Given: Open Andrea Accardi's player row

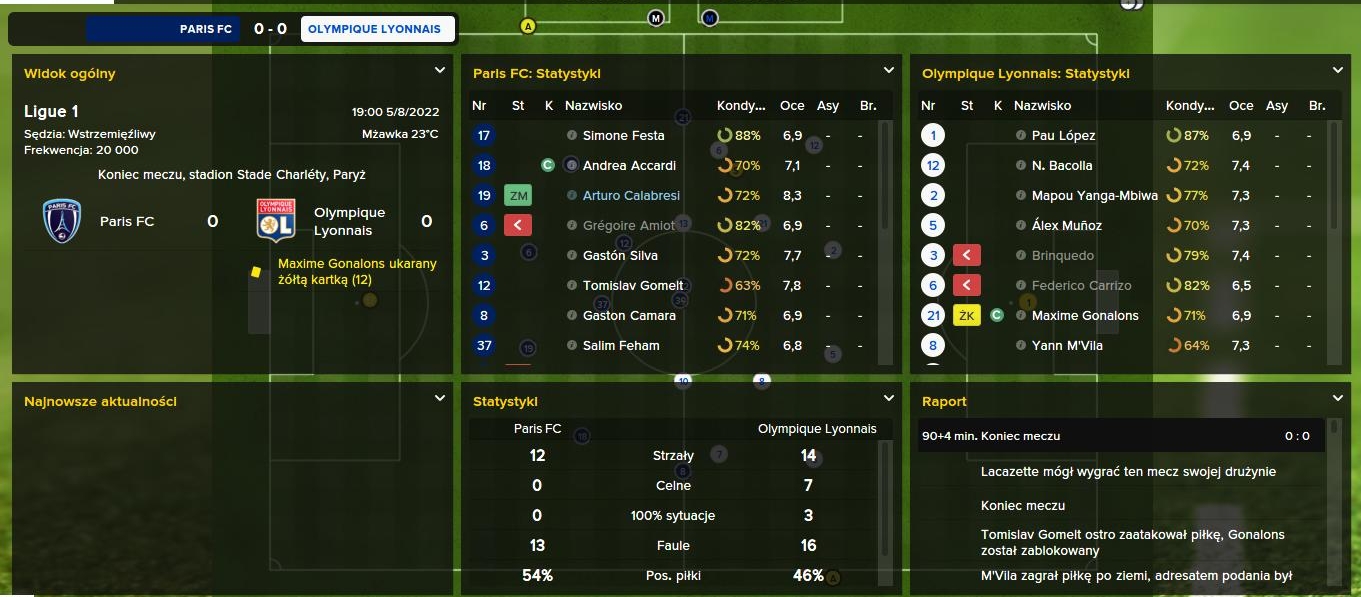Looking at the screenshot, I should 629,165.
